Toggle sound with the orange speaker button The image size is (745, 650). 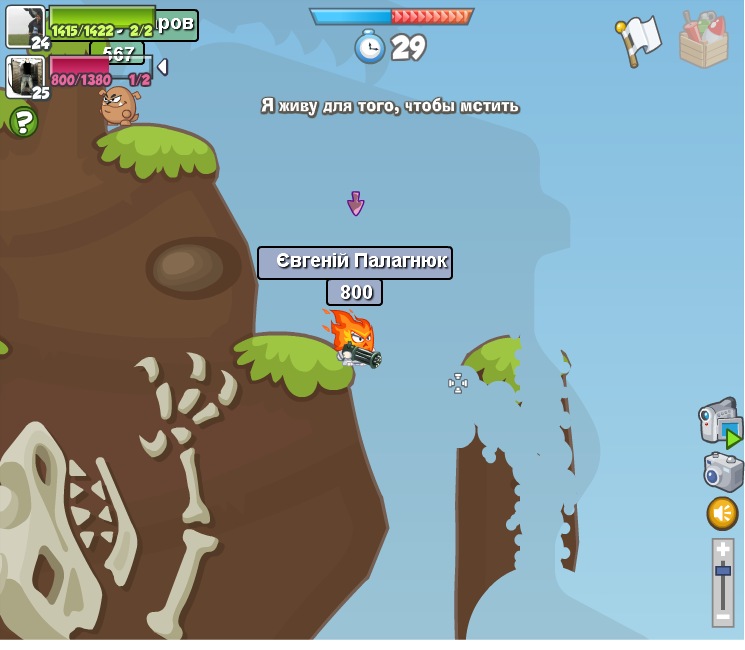pos(722,513)
